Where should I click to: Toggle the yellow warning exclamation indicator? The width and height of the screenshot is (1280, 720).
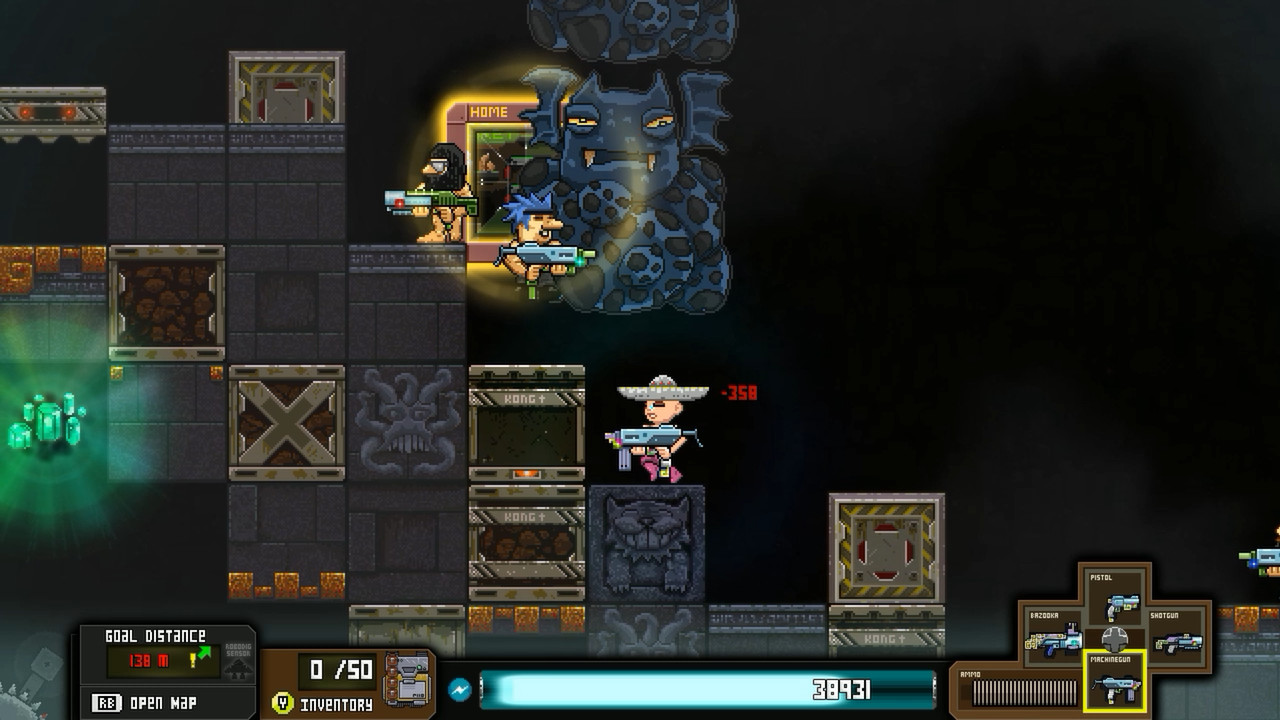click(x=191, y=660)
